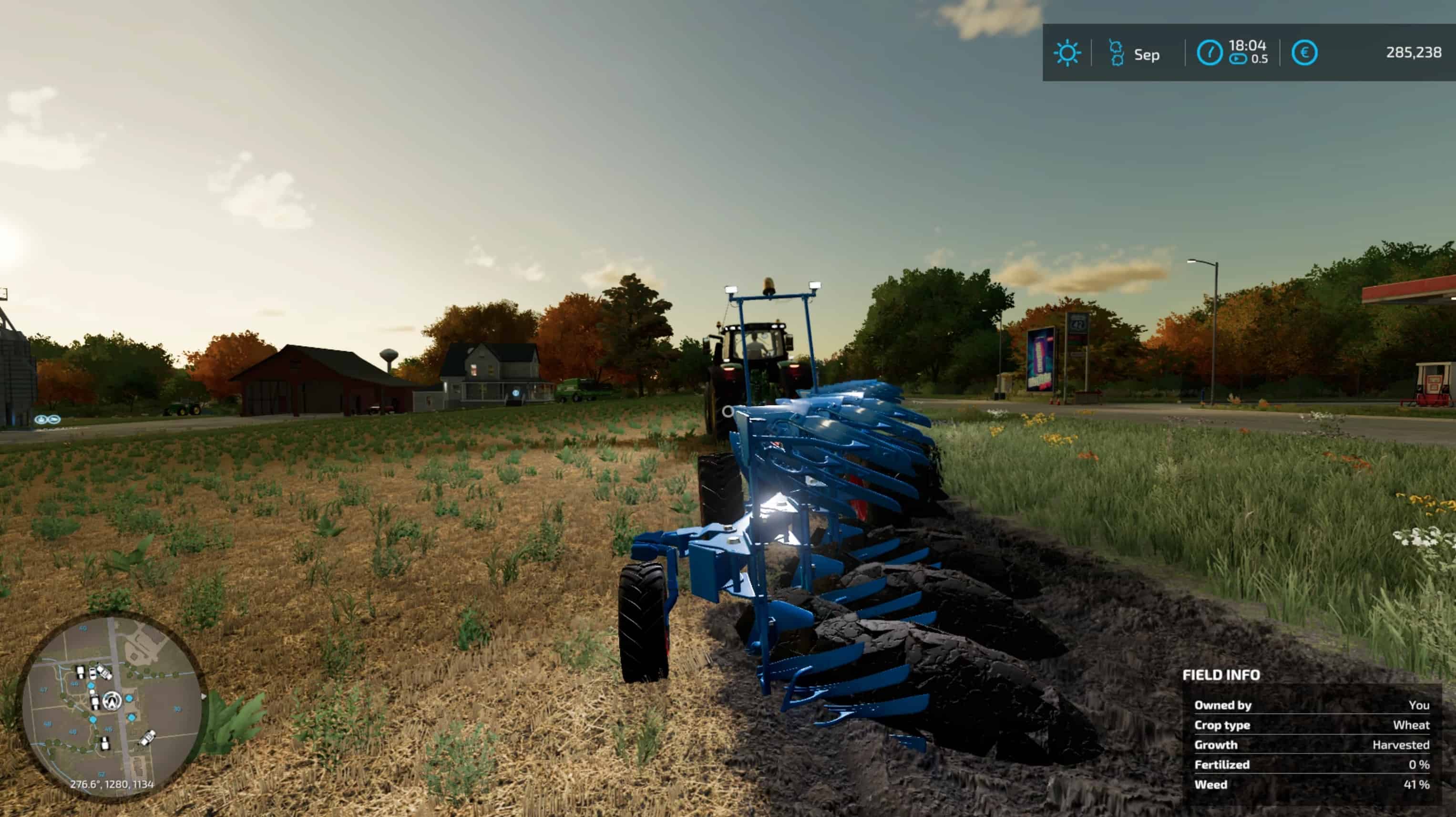Select the season calendar icon beside Sep
Screen dimensions: 1456x817
point(1116,53)
